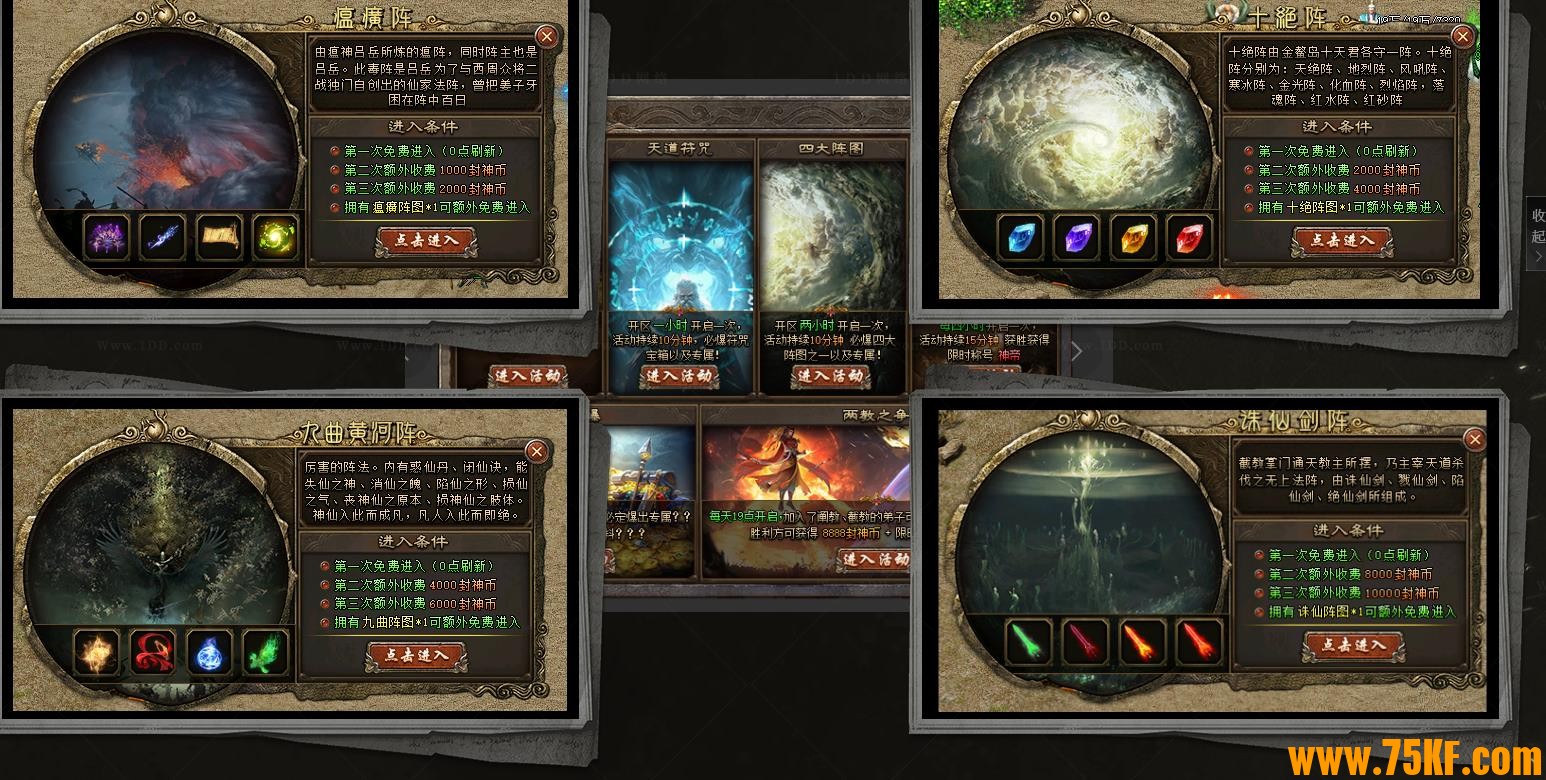Select the yellow scroll reward icon

(218, 238)
